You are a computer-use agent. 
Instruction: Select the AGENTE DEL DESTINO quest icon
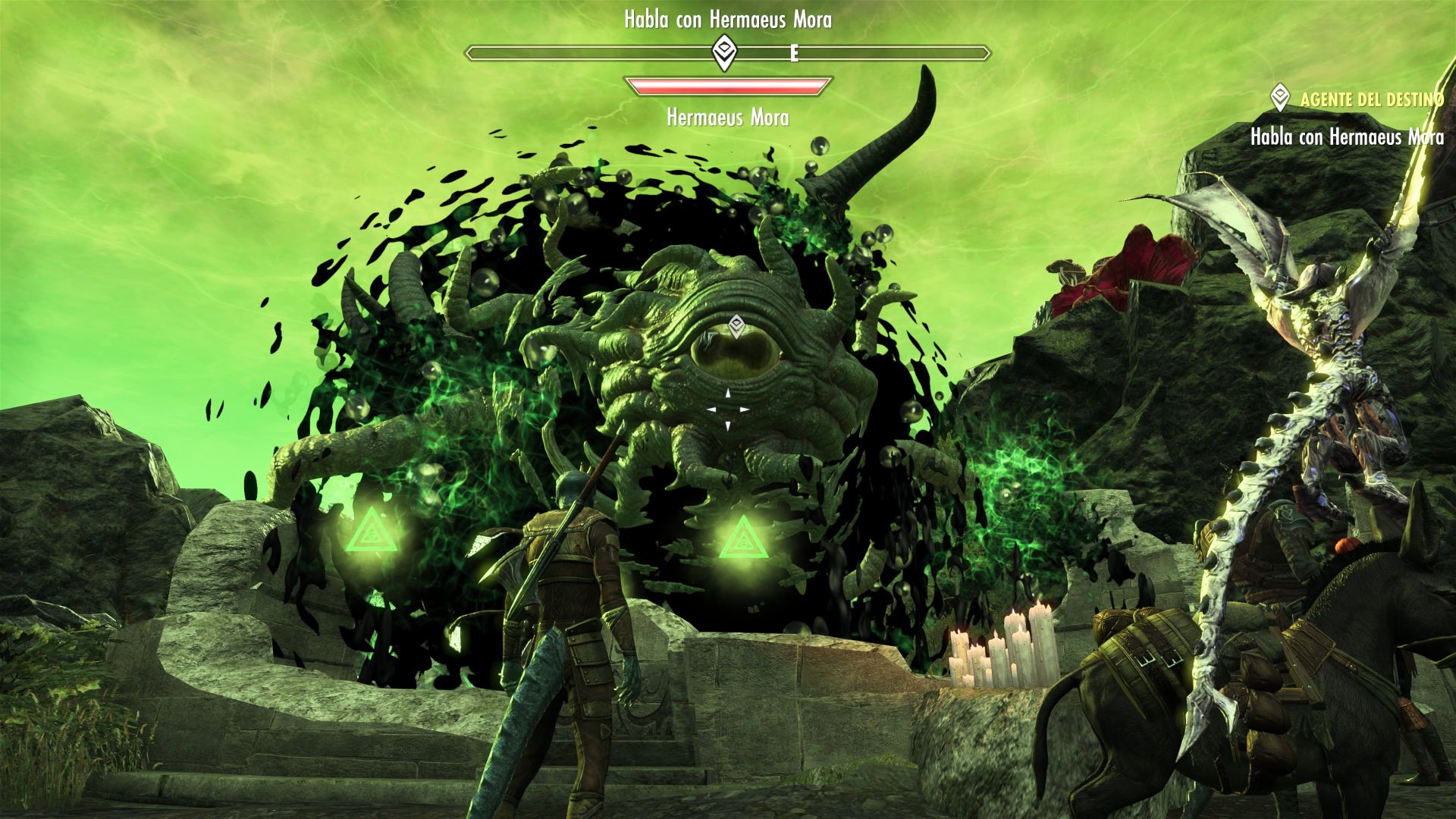1279,97
